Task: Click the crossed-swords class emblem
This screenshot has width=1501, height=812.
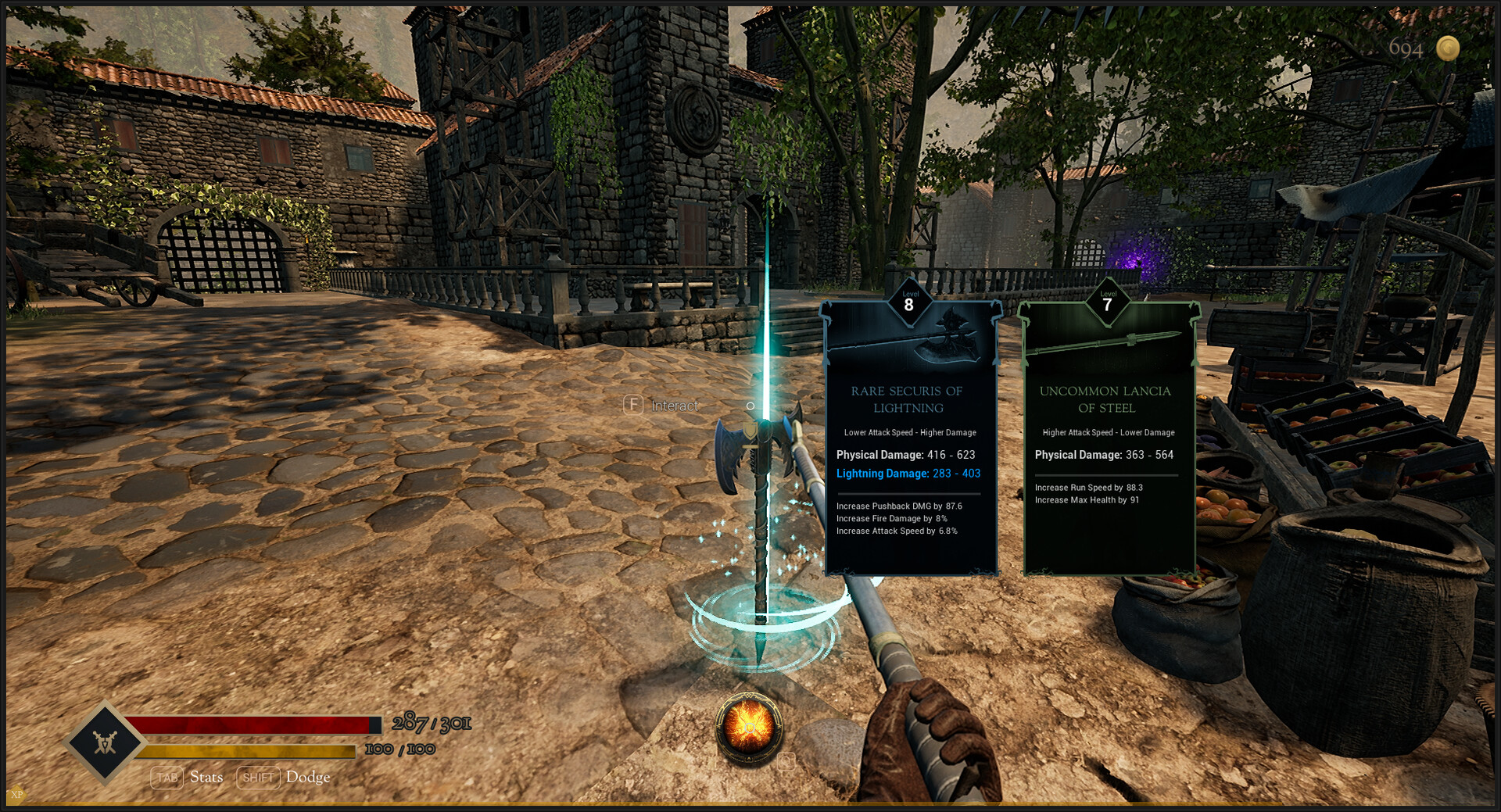Action: 105,742
